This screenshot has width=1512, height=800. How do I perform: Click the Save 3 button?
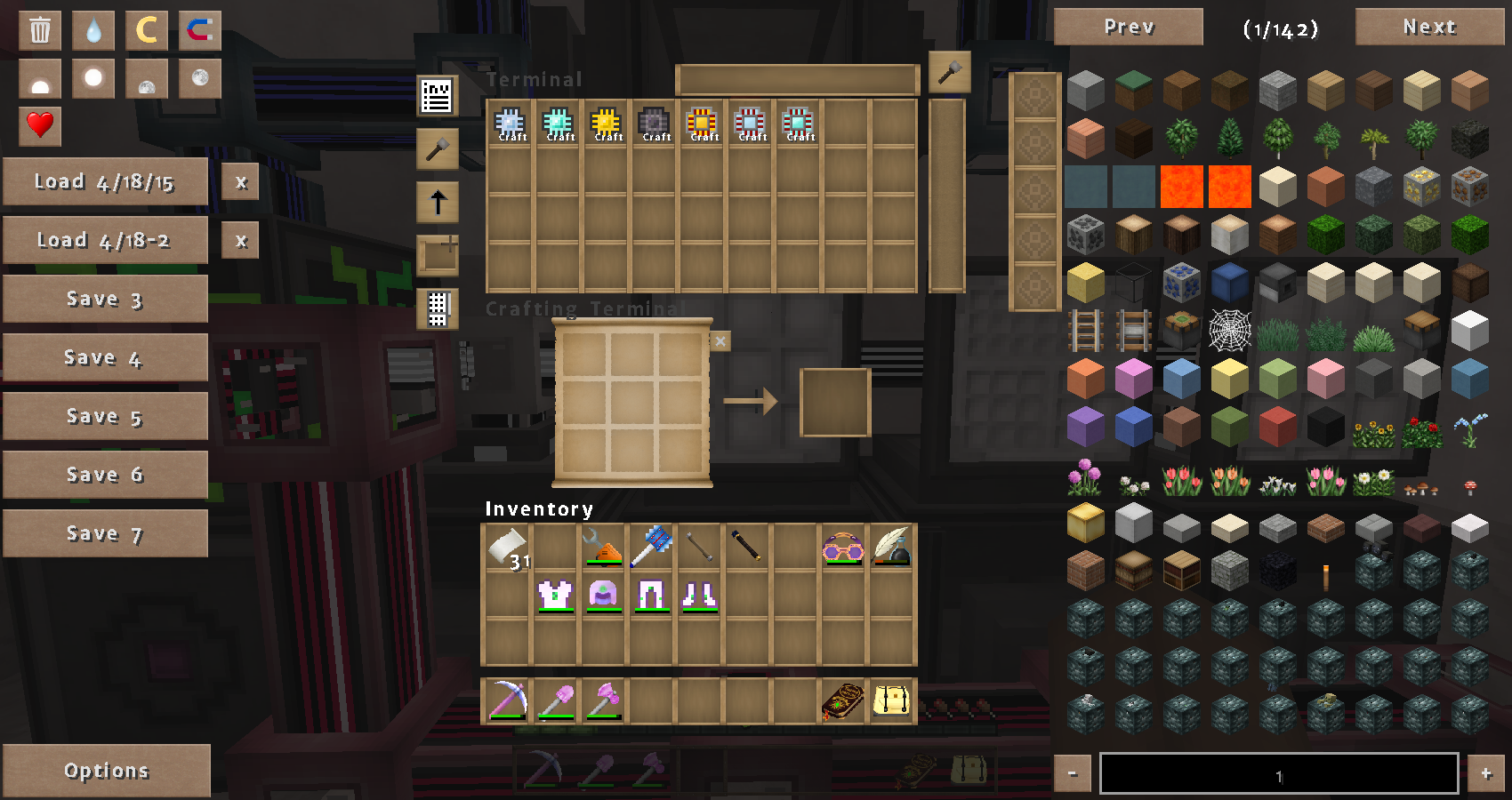pos(105,299)
